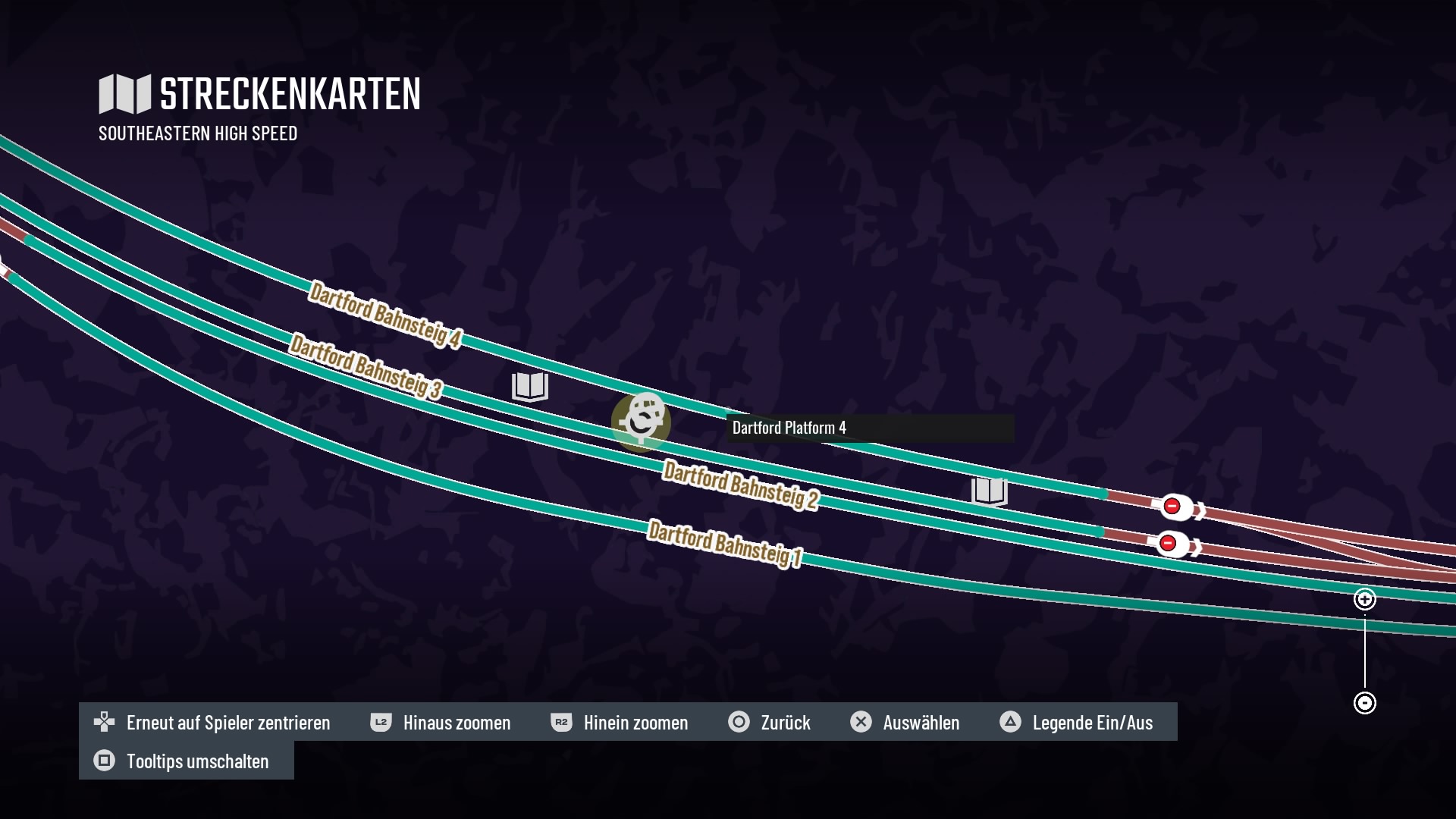Screen dimensions: 1456x819
Task: Select the book marker beside Dartford Bahnsteig 2
Action: 989,491
